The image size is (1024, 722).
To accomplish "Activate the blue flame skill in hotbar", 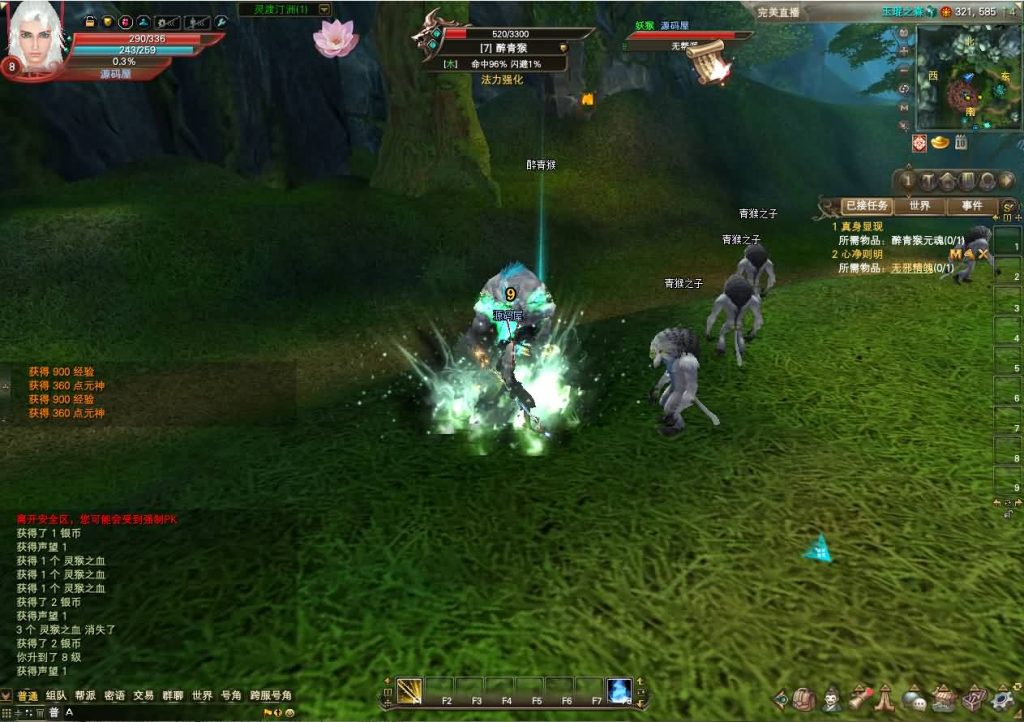I will (x=619, y=690).
